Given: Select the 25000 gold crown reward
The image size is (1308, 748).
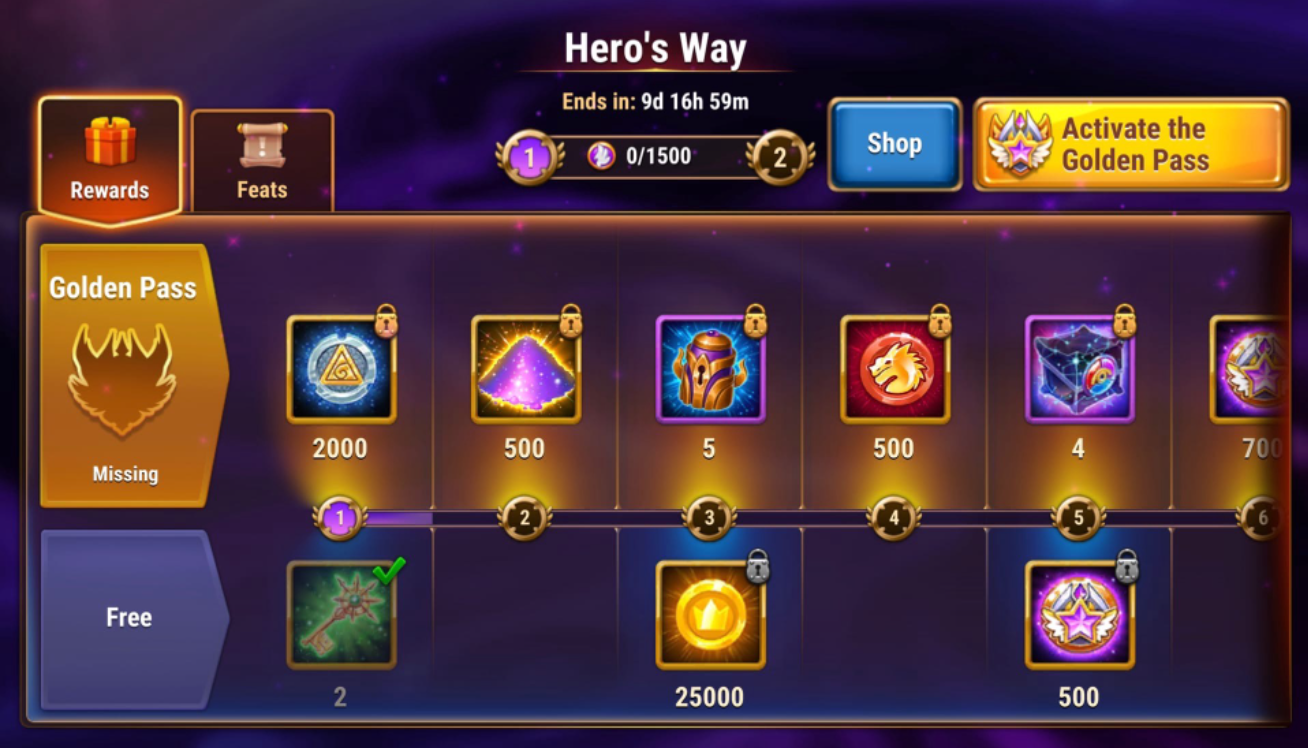Looking at the screenshot, I should tap(710, 614).
